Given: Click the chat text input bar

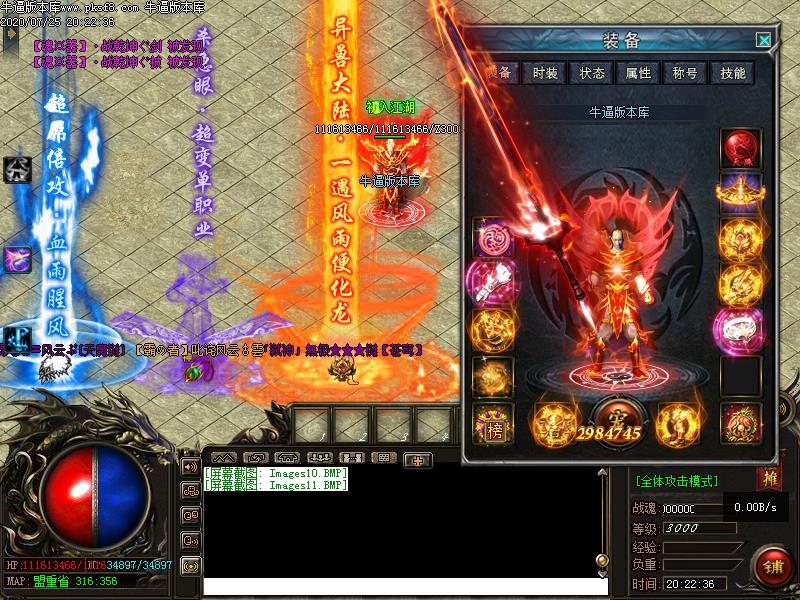Looking at the screenshot, I should coord(400,585).
